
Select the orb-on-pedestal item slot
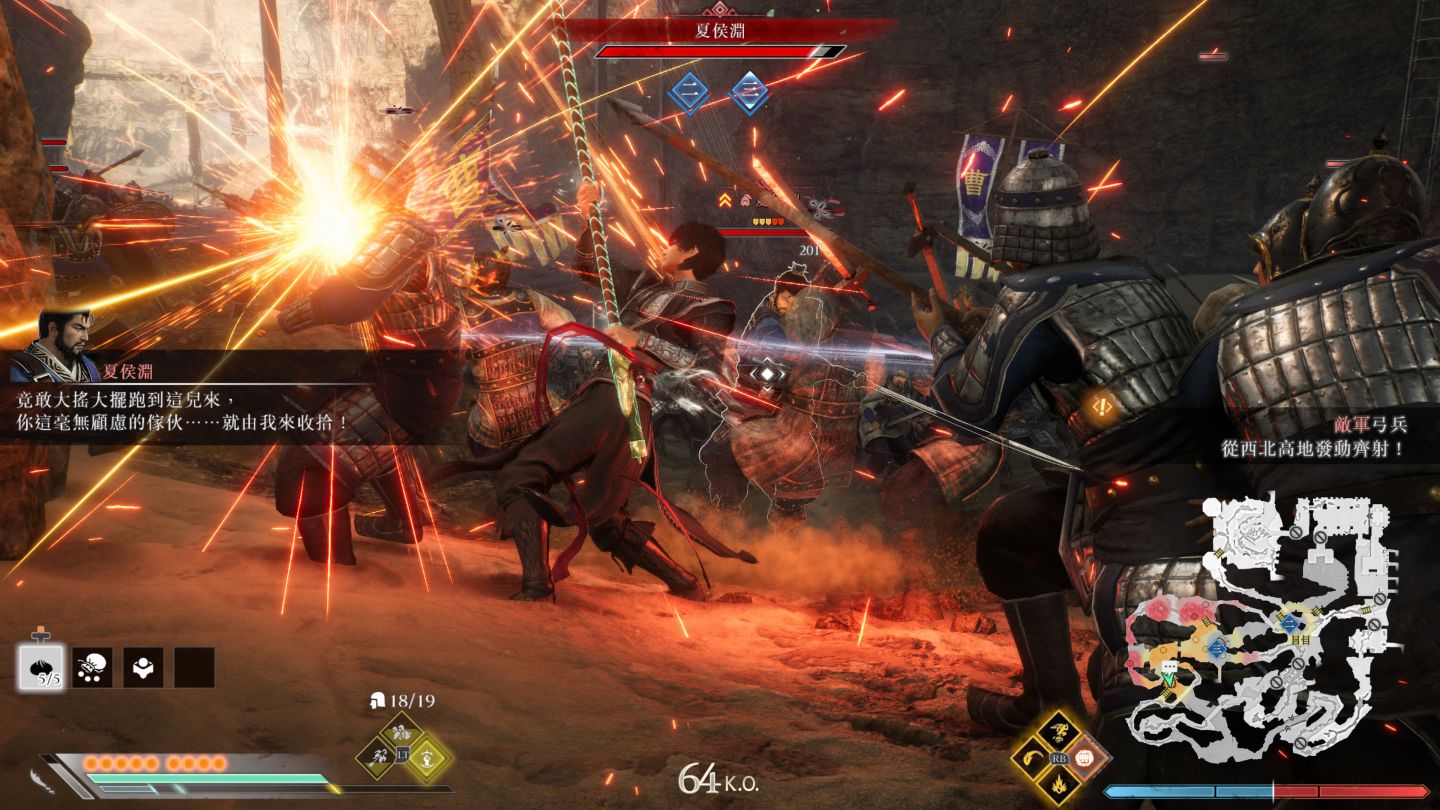143,667
